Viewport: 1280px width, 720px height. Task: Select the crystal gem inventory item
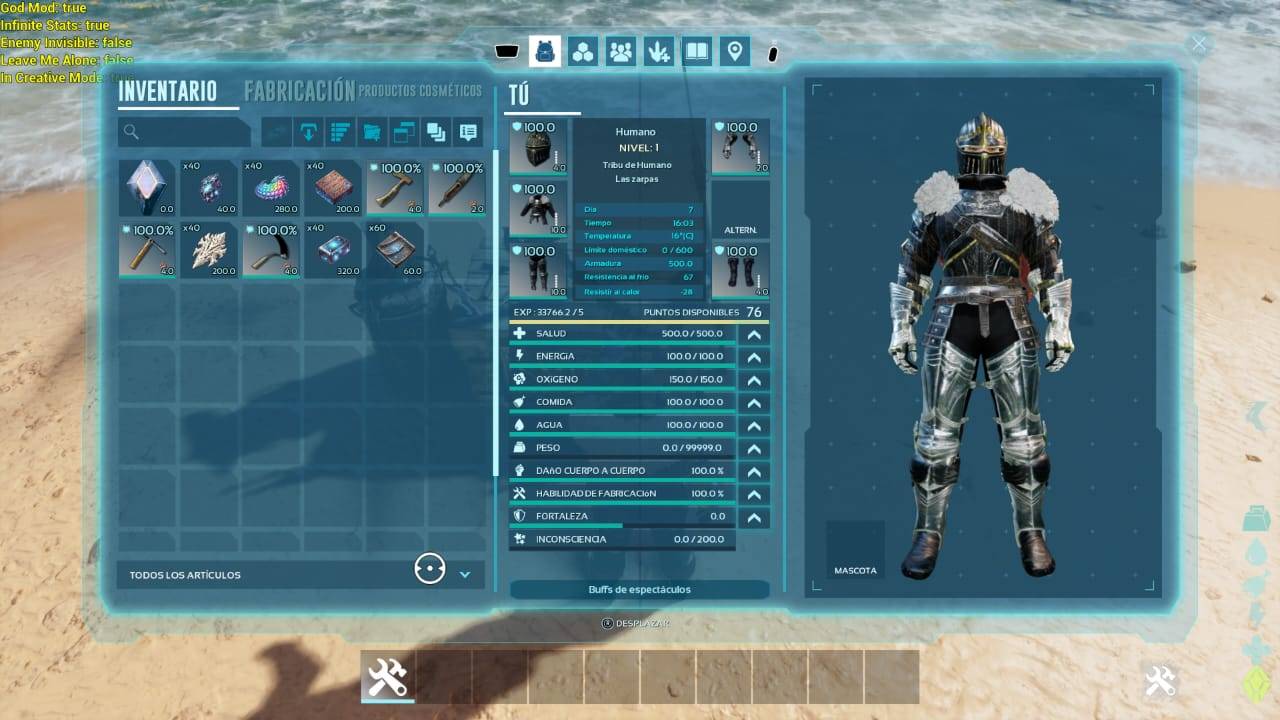point(147,187)
